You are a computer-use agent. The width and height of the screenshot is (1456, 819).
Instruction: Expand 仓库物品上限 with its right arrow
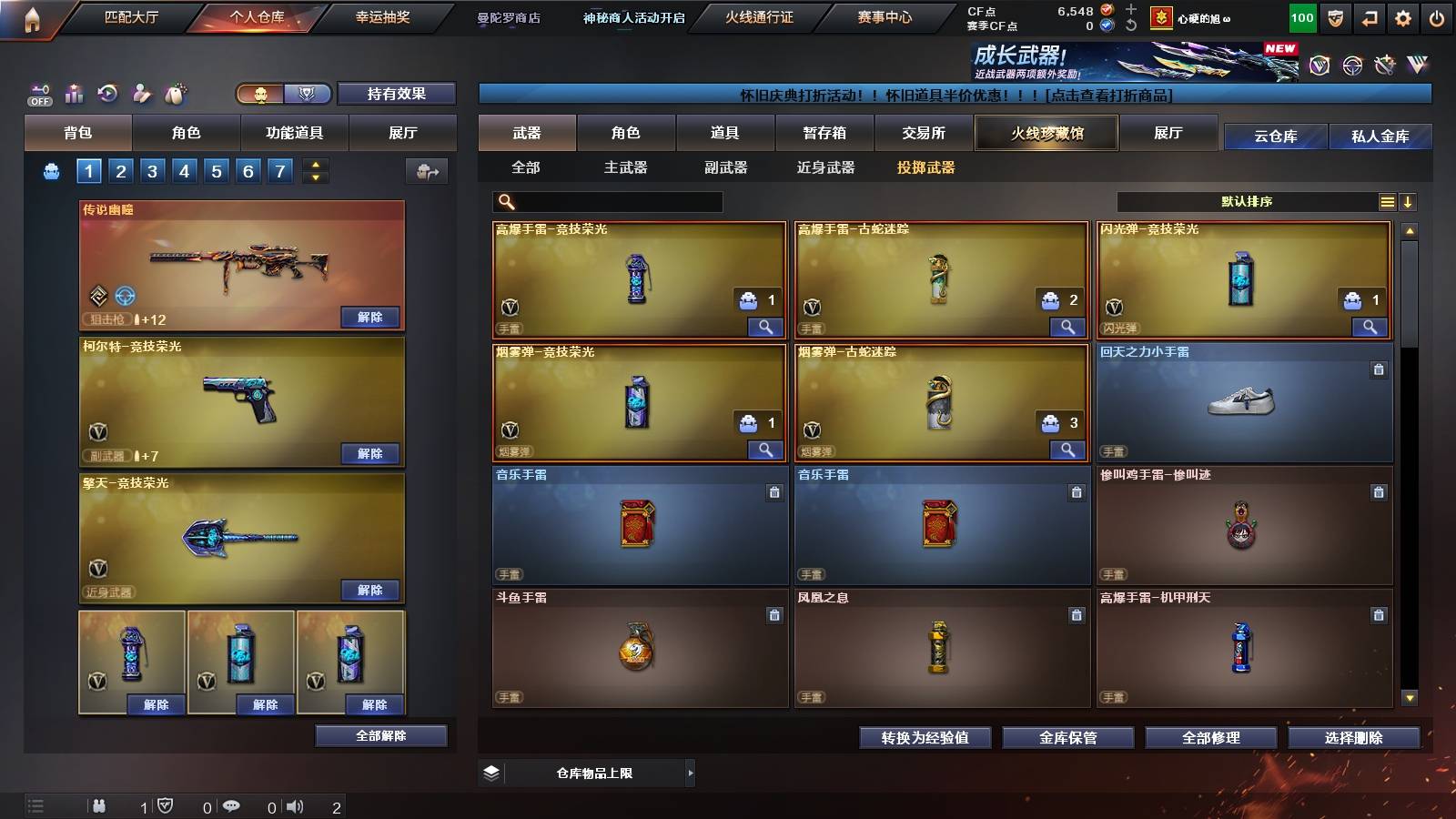point(692,773)
